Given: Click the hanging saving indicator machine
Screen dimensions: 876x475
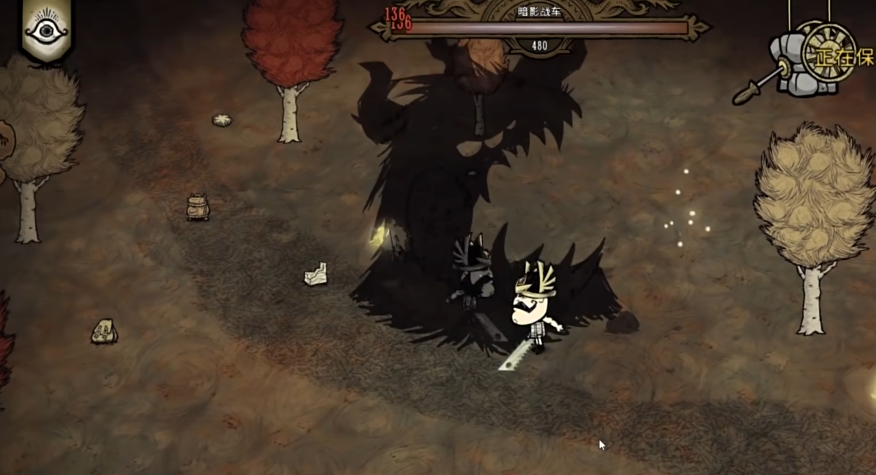Looking at the screenshot, I should click(x=808, y=59).
